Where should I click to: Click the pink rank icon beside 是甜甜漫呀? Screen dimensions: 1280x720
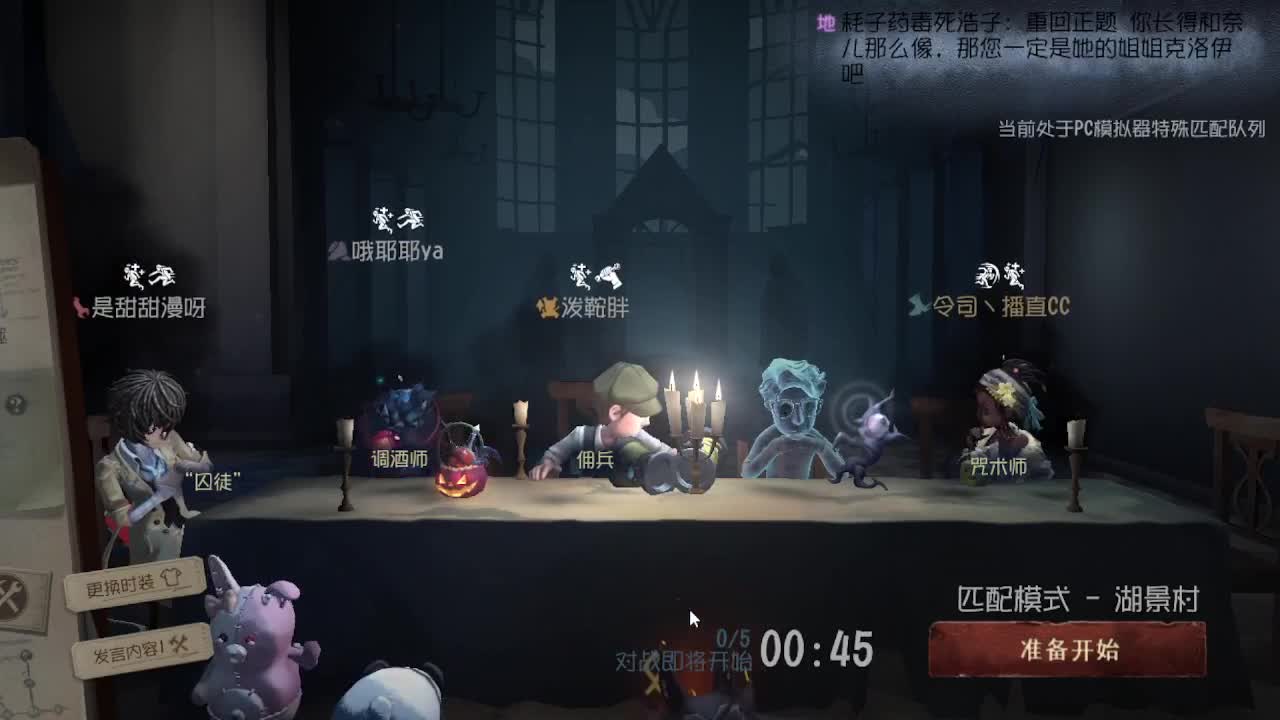[x=80, y=308]
